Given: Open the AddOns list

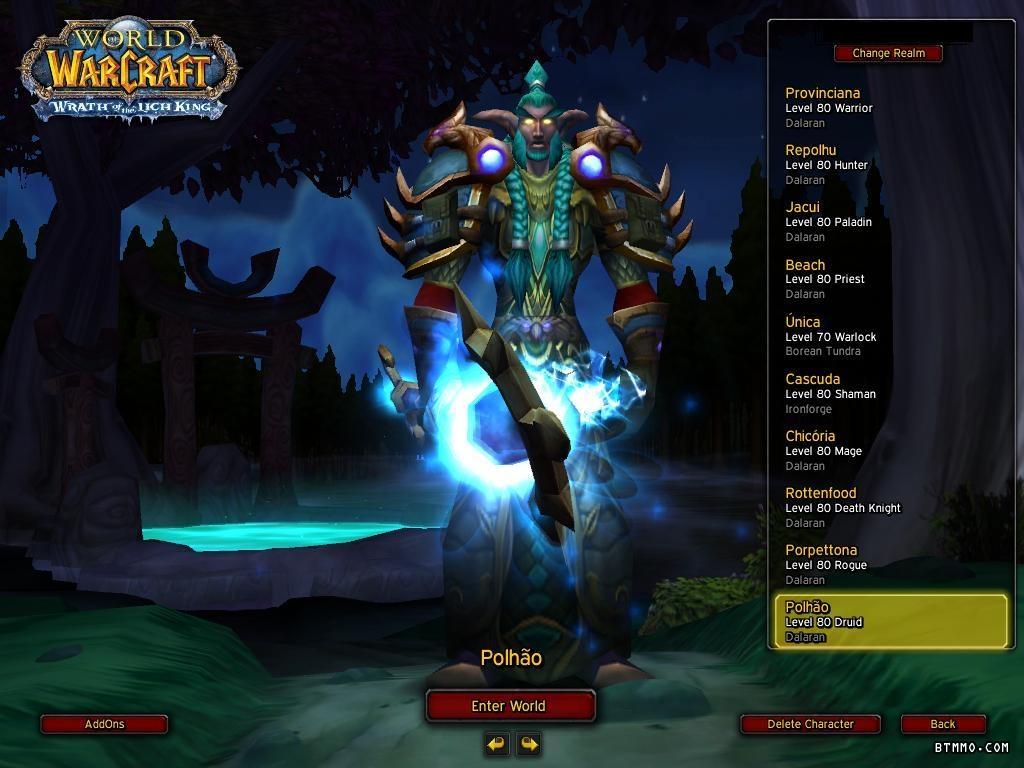Looking at the screenshot, I should [104, 724].
